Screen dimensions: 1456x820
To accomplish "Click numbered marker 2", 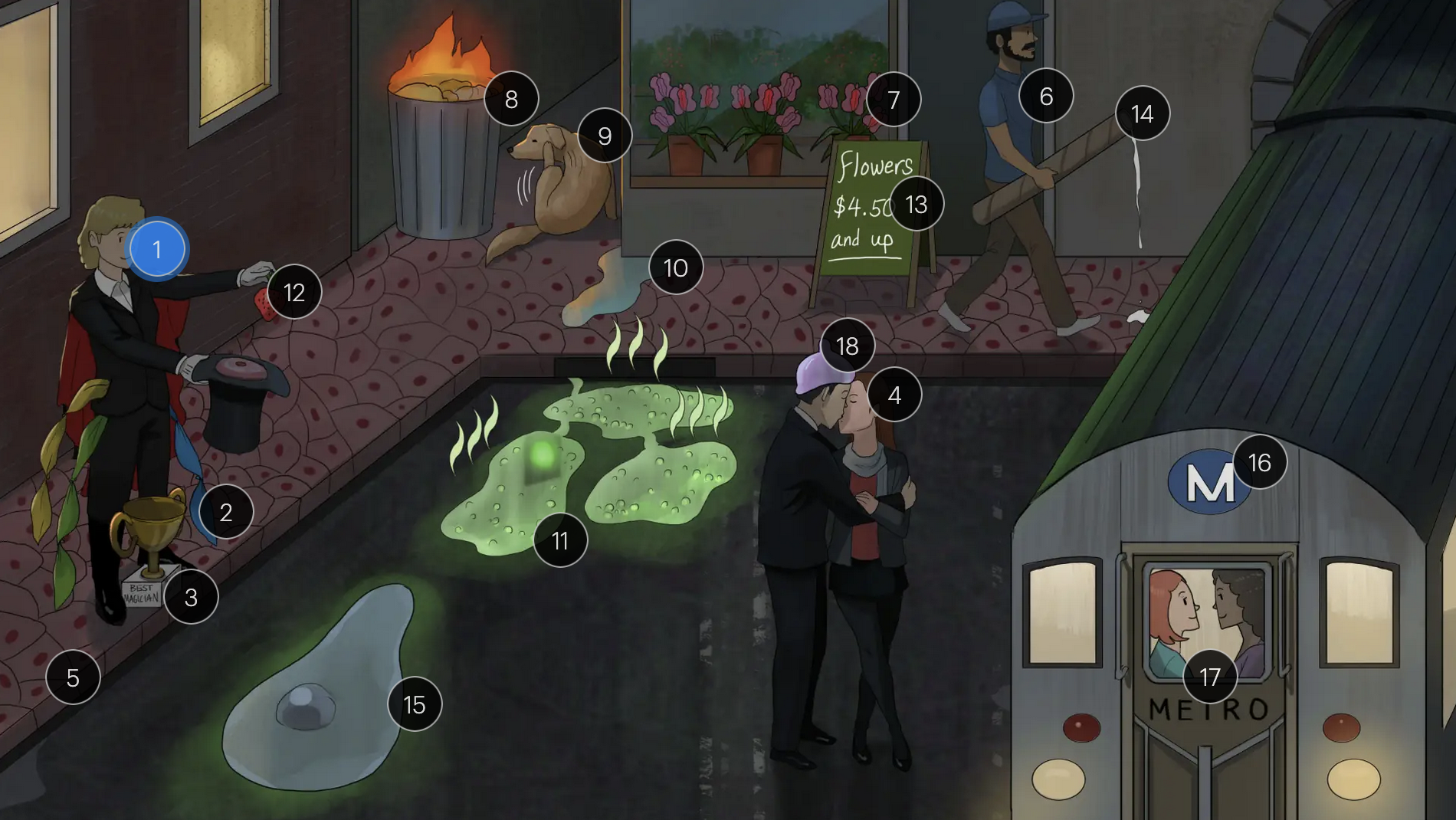I will coord(226,512).
